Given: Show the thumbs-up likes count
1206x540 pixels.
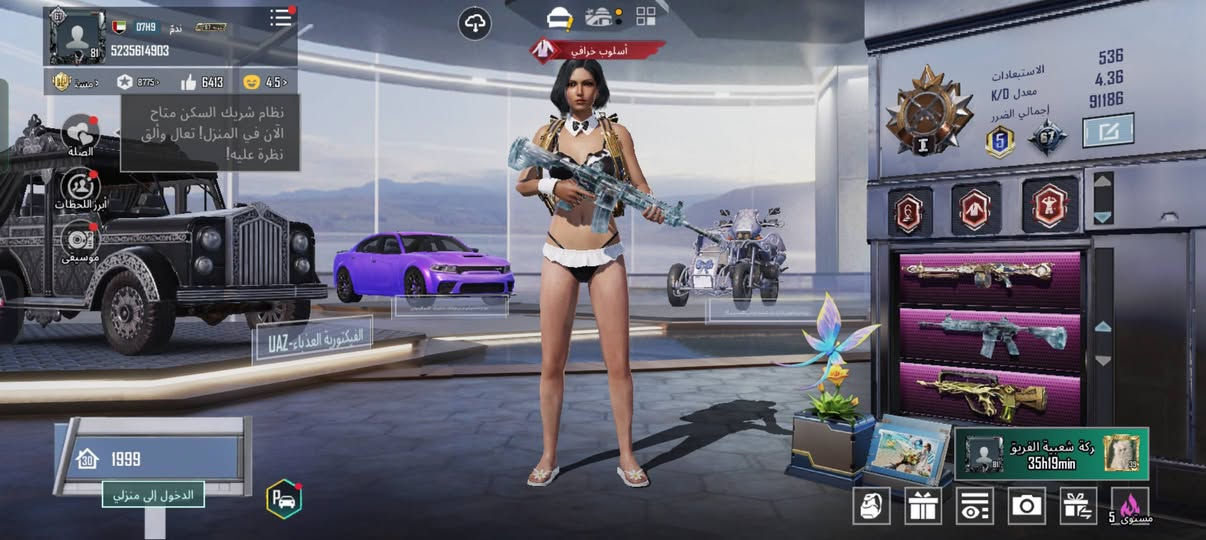Looking at the screenshot, I should tap(202, 82).
